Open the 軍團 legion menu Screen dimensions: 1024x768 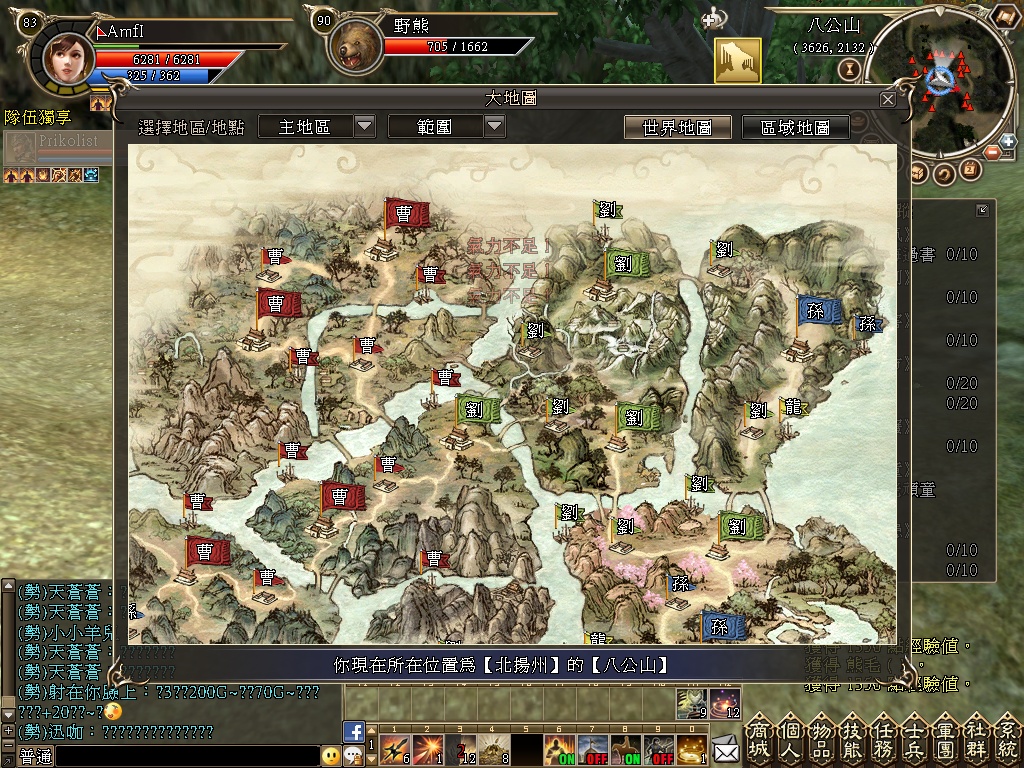(946, 739)
